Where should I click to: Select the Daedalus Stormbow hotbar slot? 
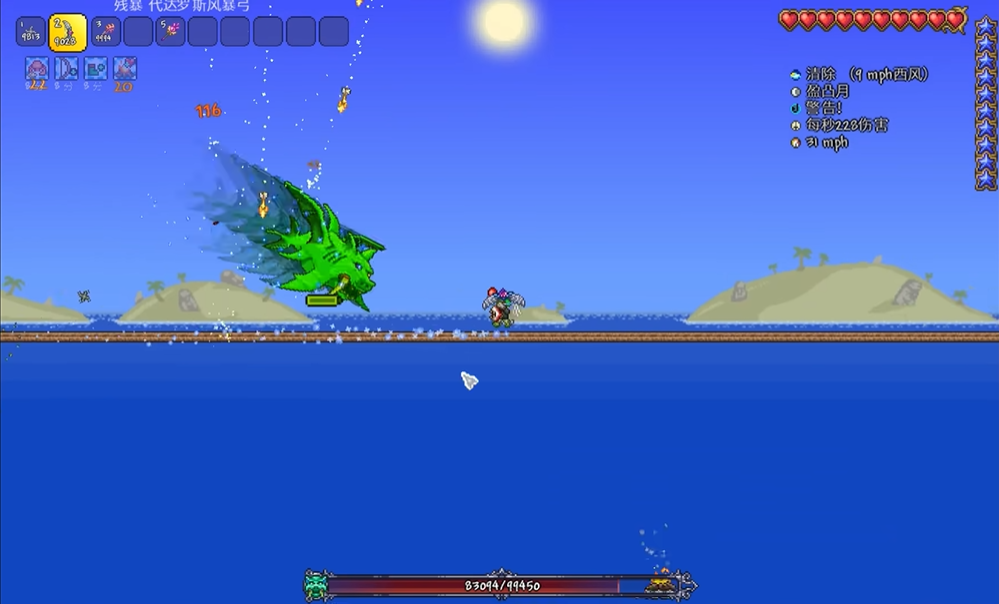click(68, 32)
